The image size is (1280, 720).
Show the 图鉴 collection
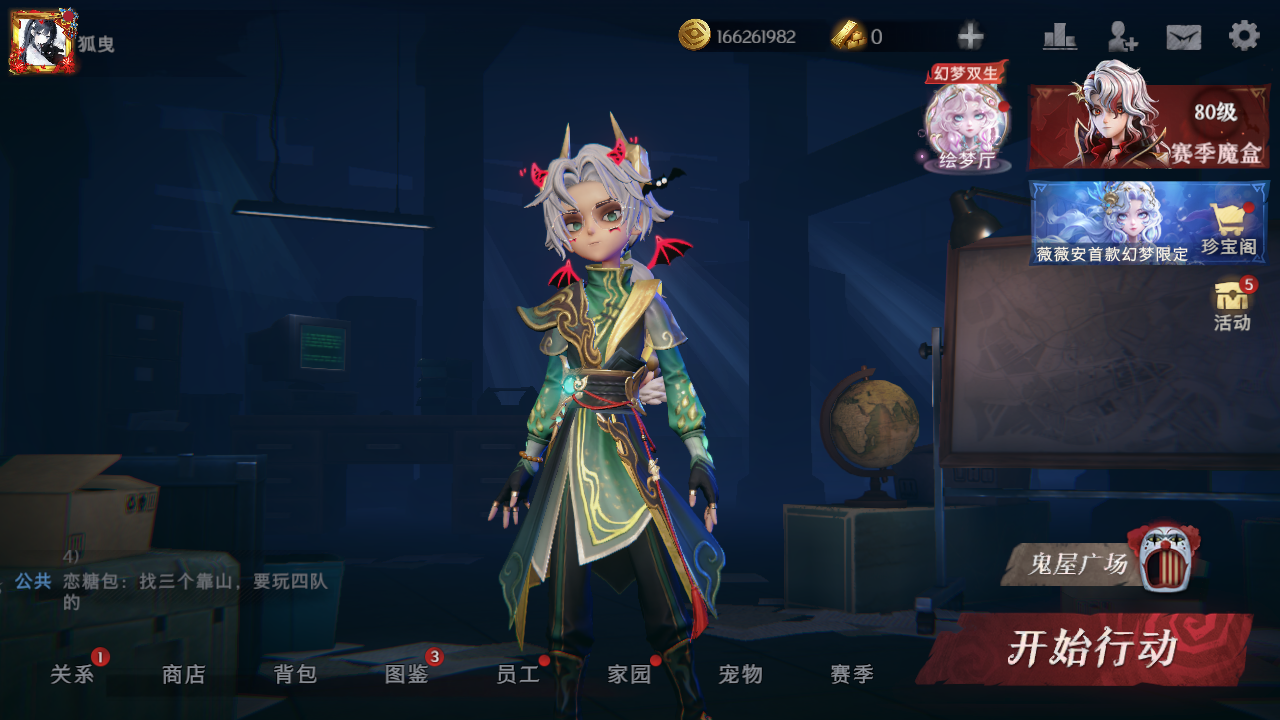click(407, 674)
